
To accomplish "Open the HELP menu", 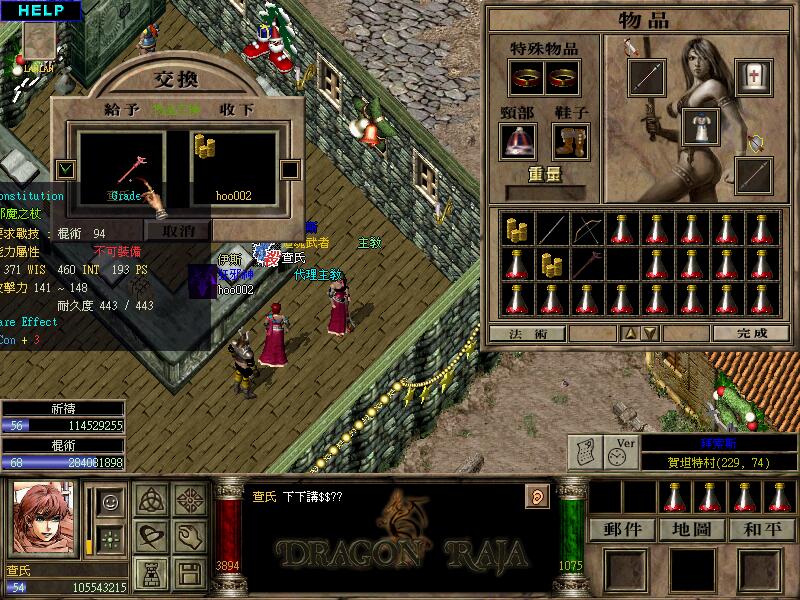I will pyautogui.click(x=40, y=10).
